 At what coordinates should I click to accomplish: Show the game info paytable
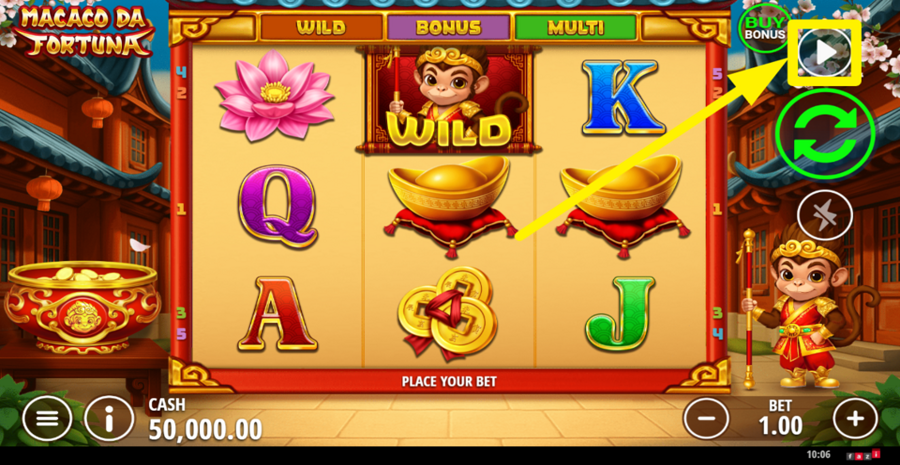click(x=109, y=418)
